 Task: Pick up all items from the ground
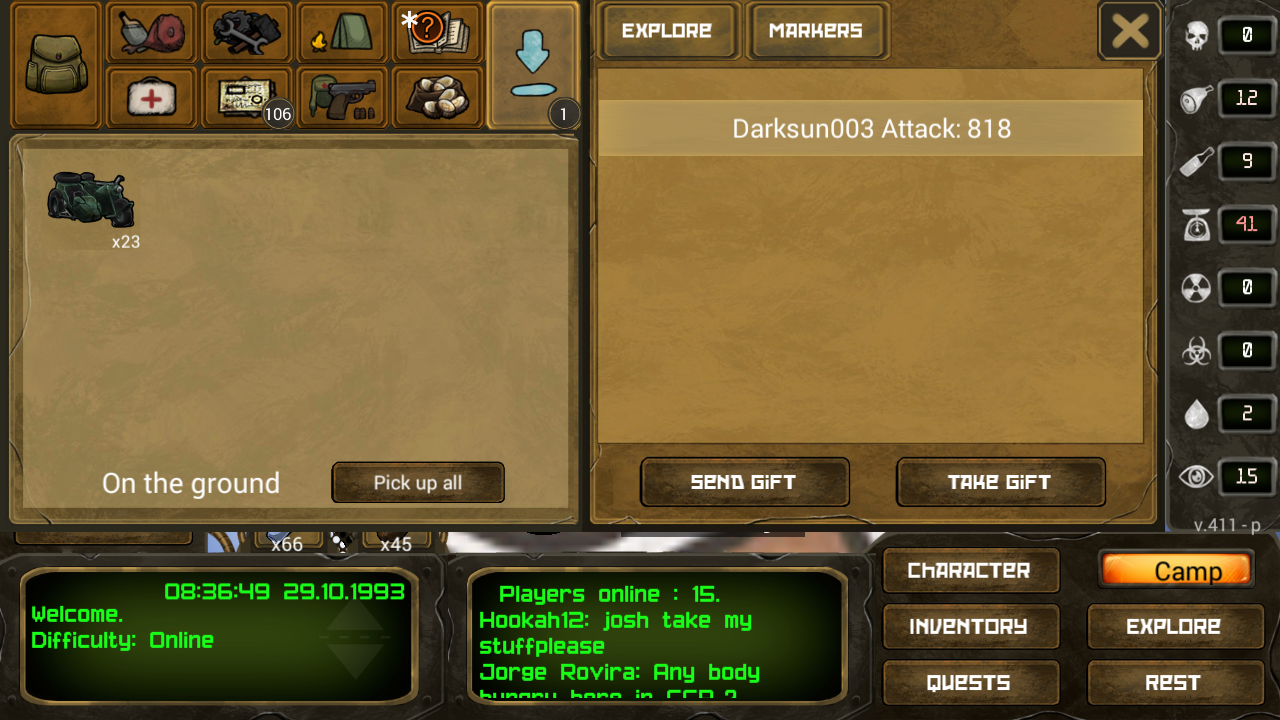(x=418, y=483)
